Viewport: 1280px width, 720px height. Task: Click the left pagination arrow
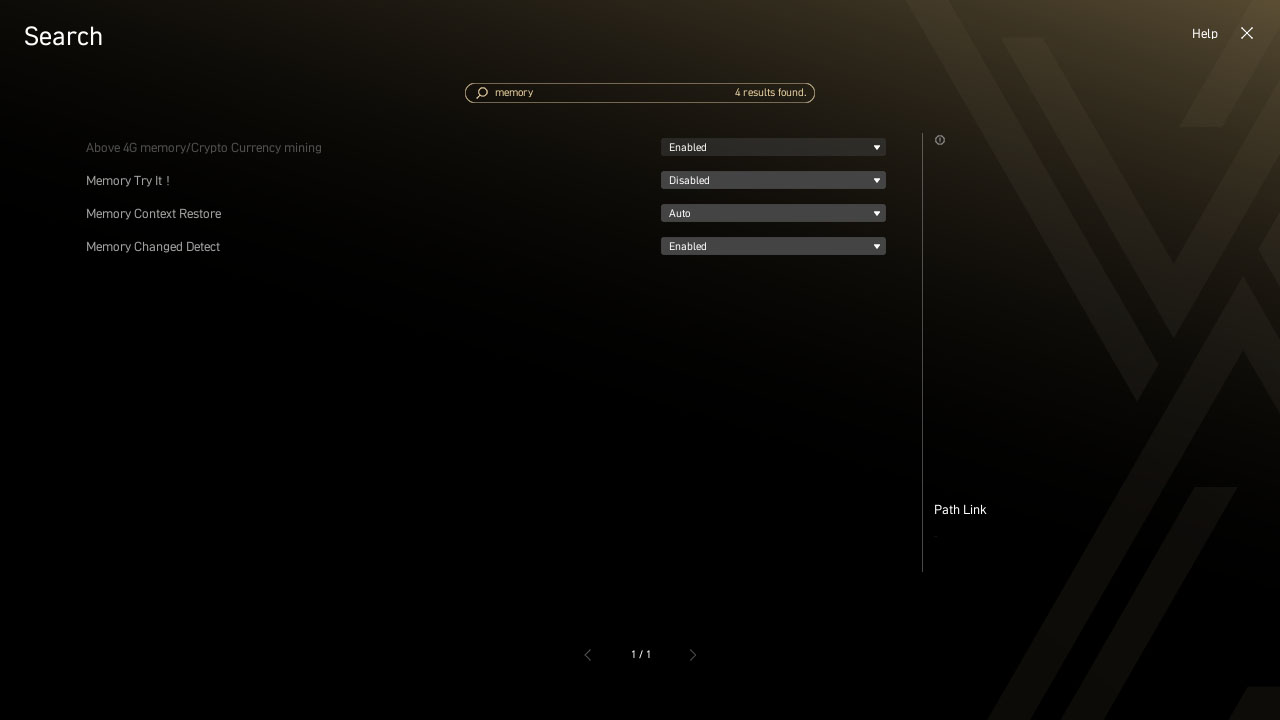click(x=588, y=655)
